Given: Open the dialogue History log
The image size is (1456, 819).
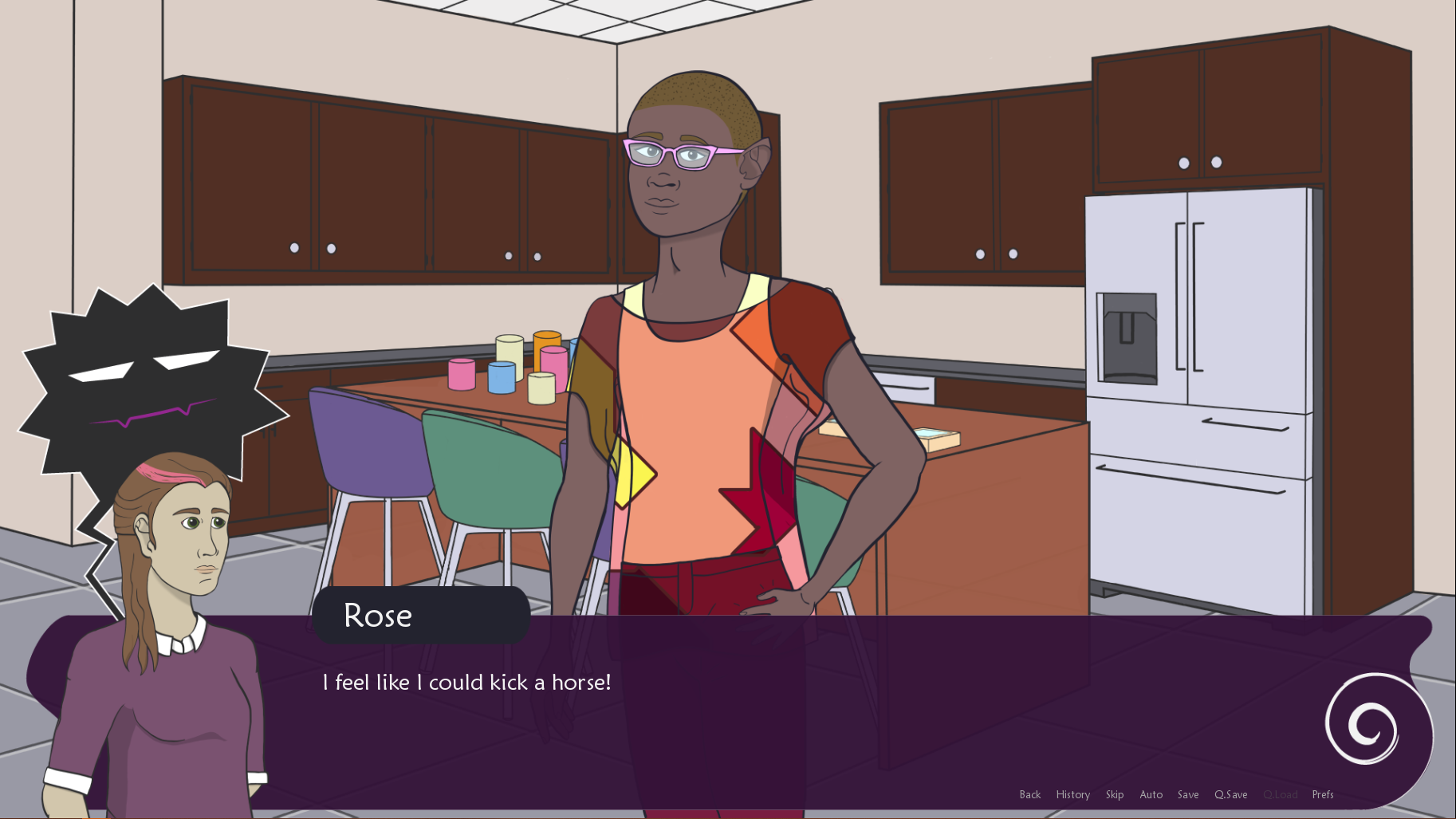Looking at the screenshot, I should coord(1072,794).
